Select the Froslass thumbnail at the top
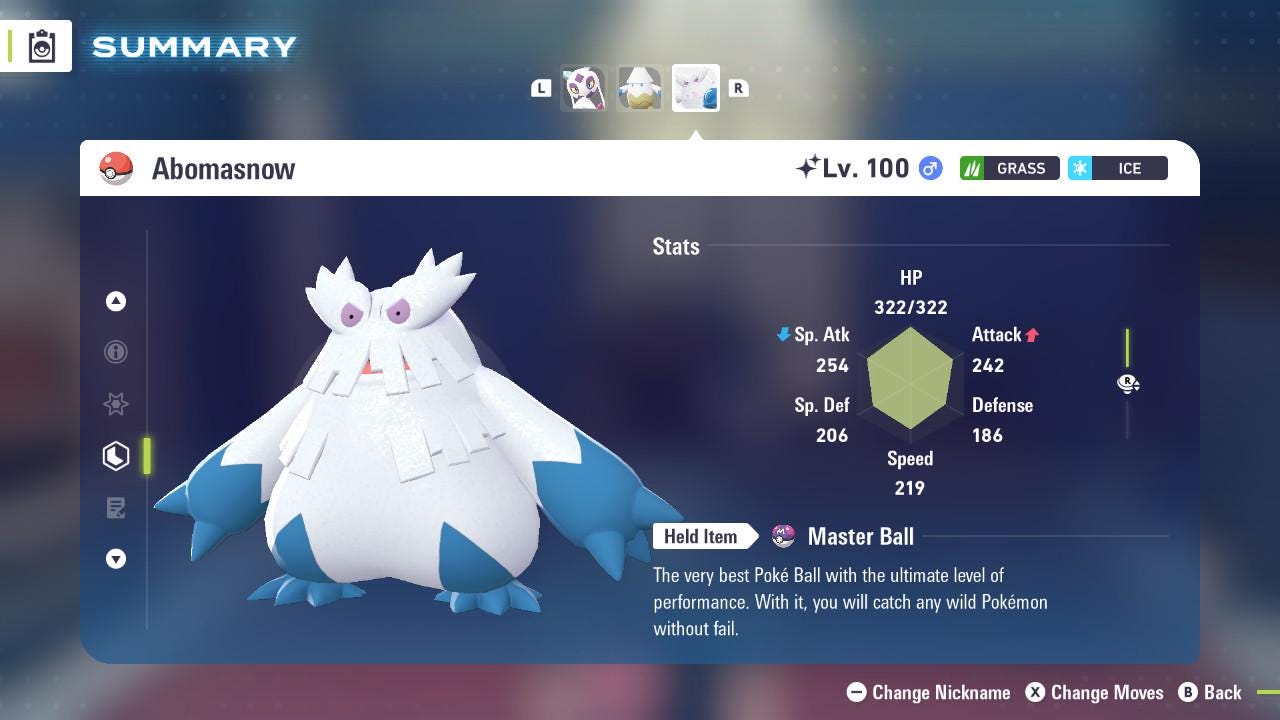 pyautogui.click(x=584, y=88)
